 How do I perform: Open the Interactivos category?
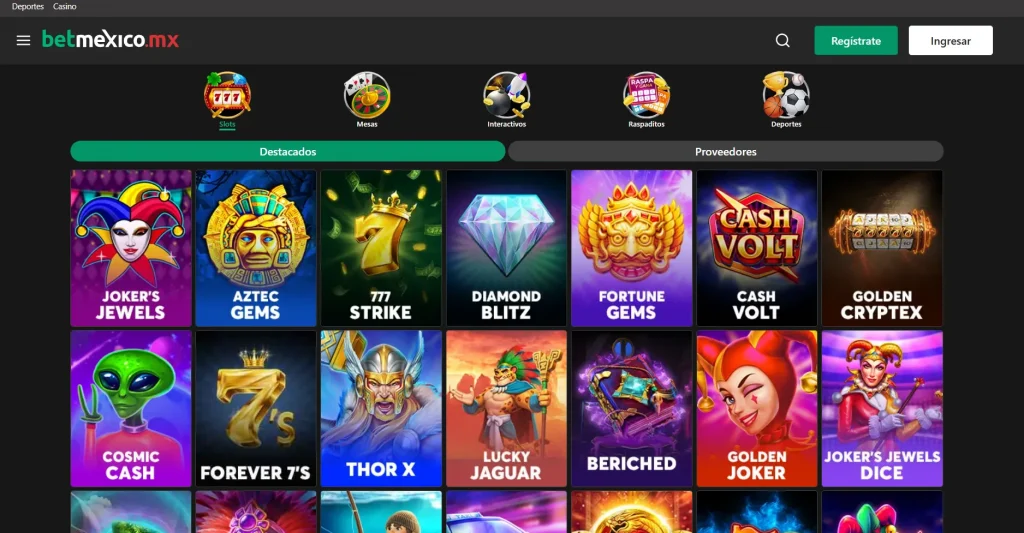pyautogui.click(x=506, y=97)
